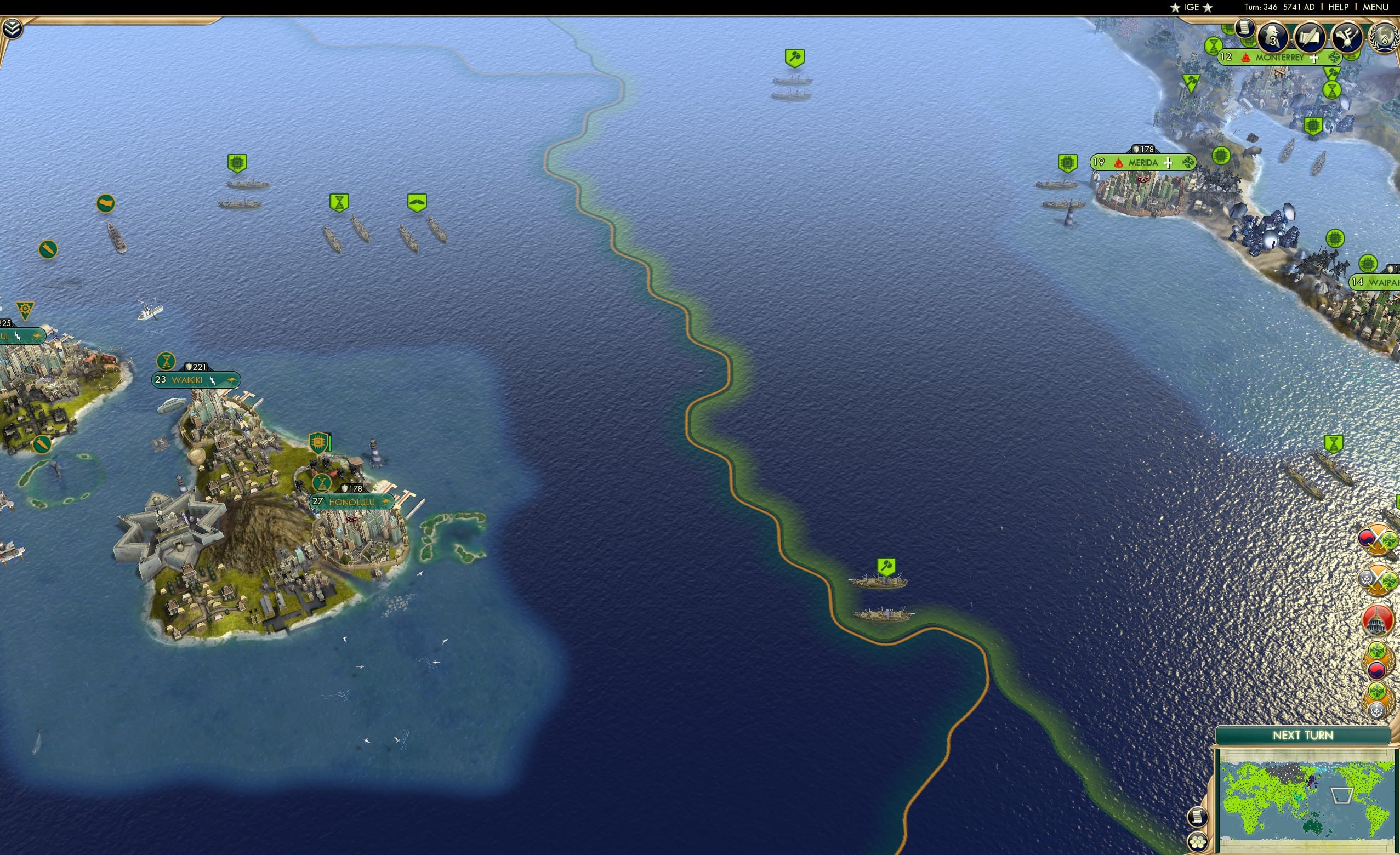Open the World Congress globe icon
The width and height of the screenshot is (1400, 855).
coord(1385,37)
